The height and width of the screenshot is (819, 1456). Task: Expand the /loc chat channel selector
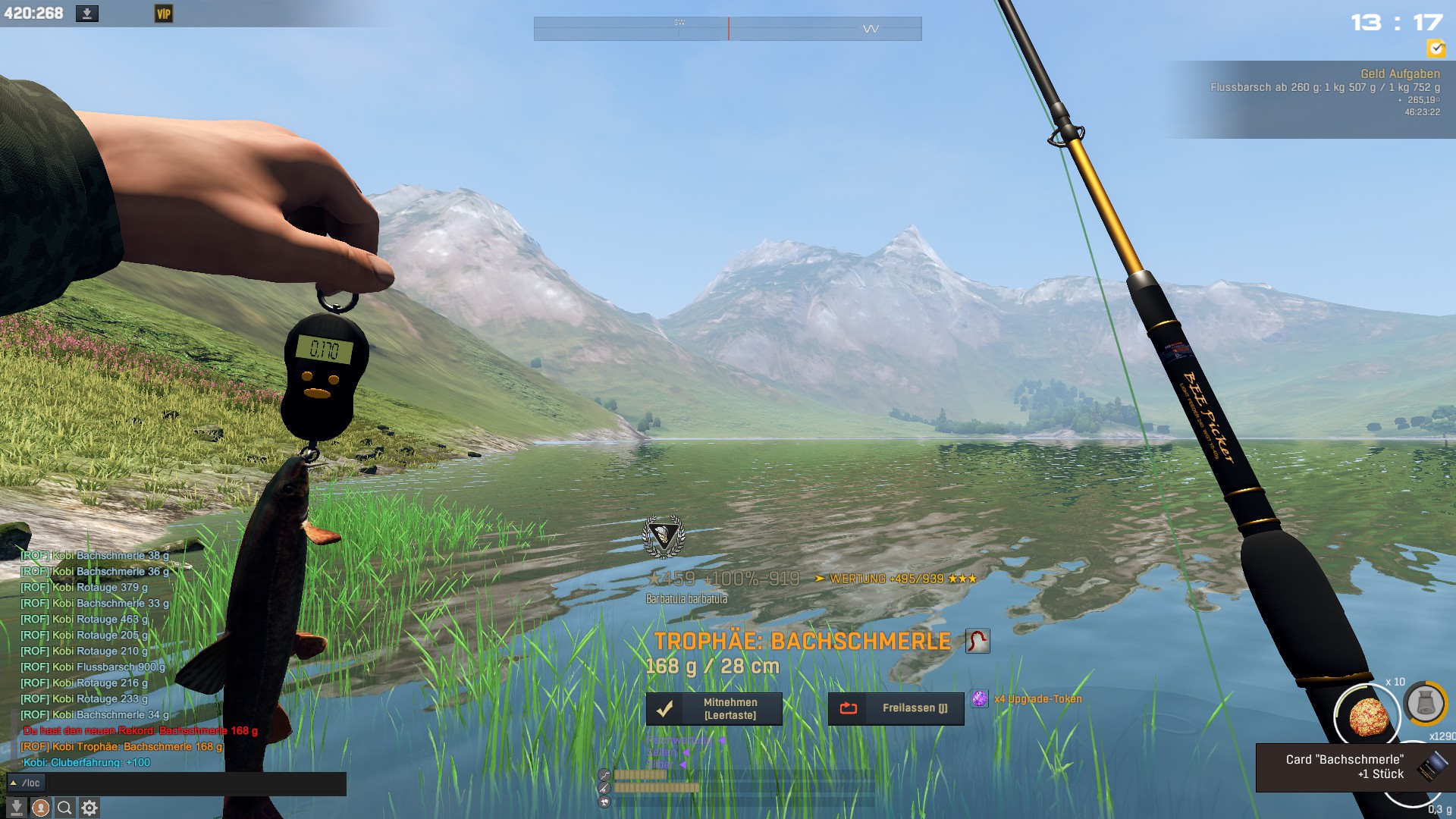pyautogui.click(x=26, y=783)
